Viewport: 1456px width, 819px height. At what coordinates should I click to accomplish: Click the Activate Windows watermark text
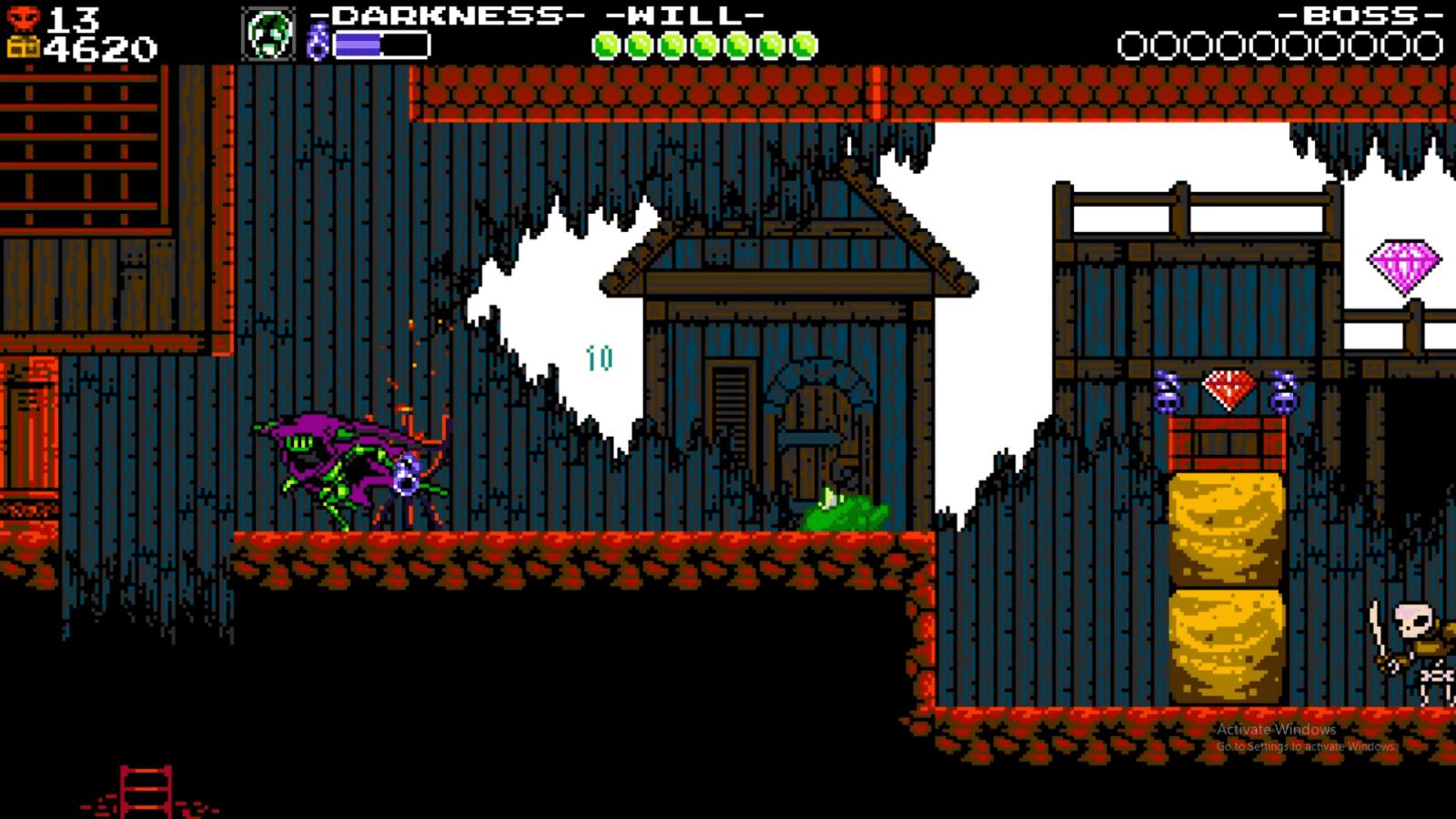click(x=1274, y=730)
